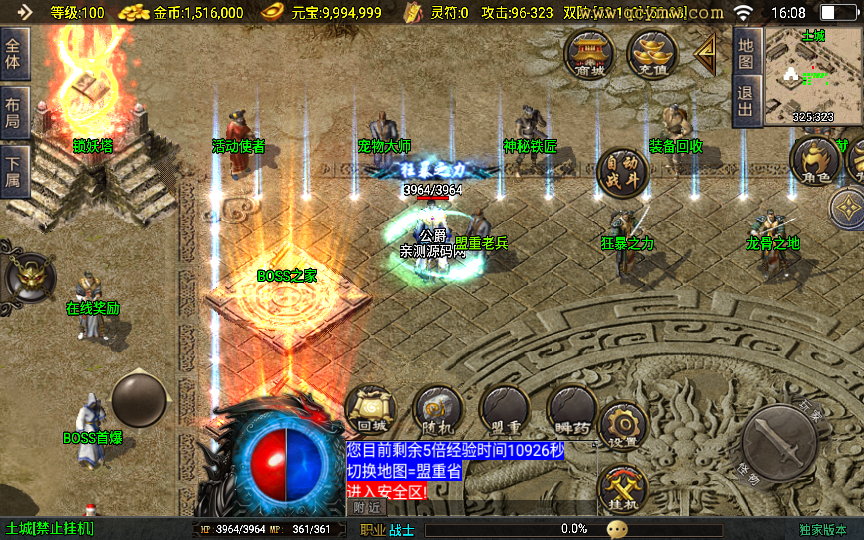Screen dimensions: 864x540
Task: Use the 瞬药 instant potion button
Action: point(572,411)
